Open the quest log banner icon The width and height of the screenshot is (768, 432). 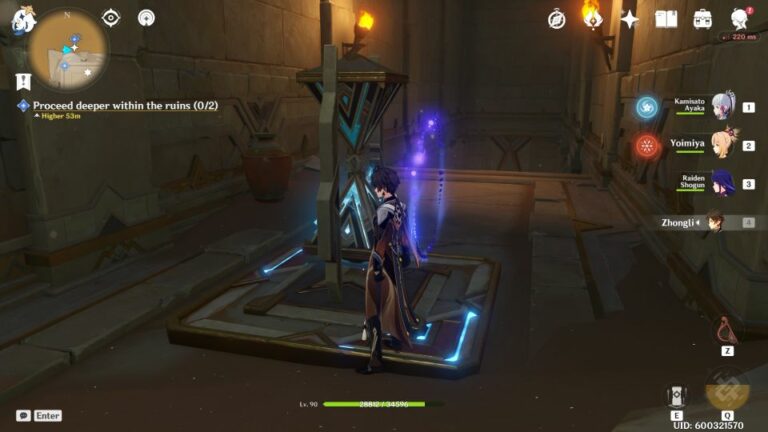point(23,81)
